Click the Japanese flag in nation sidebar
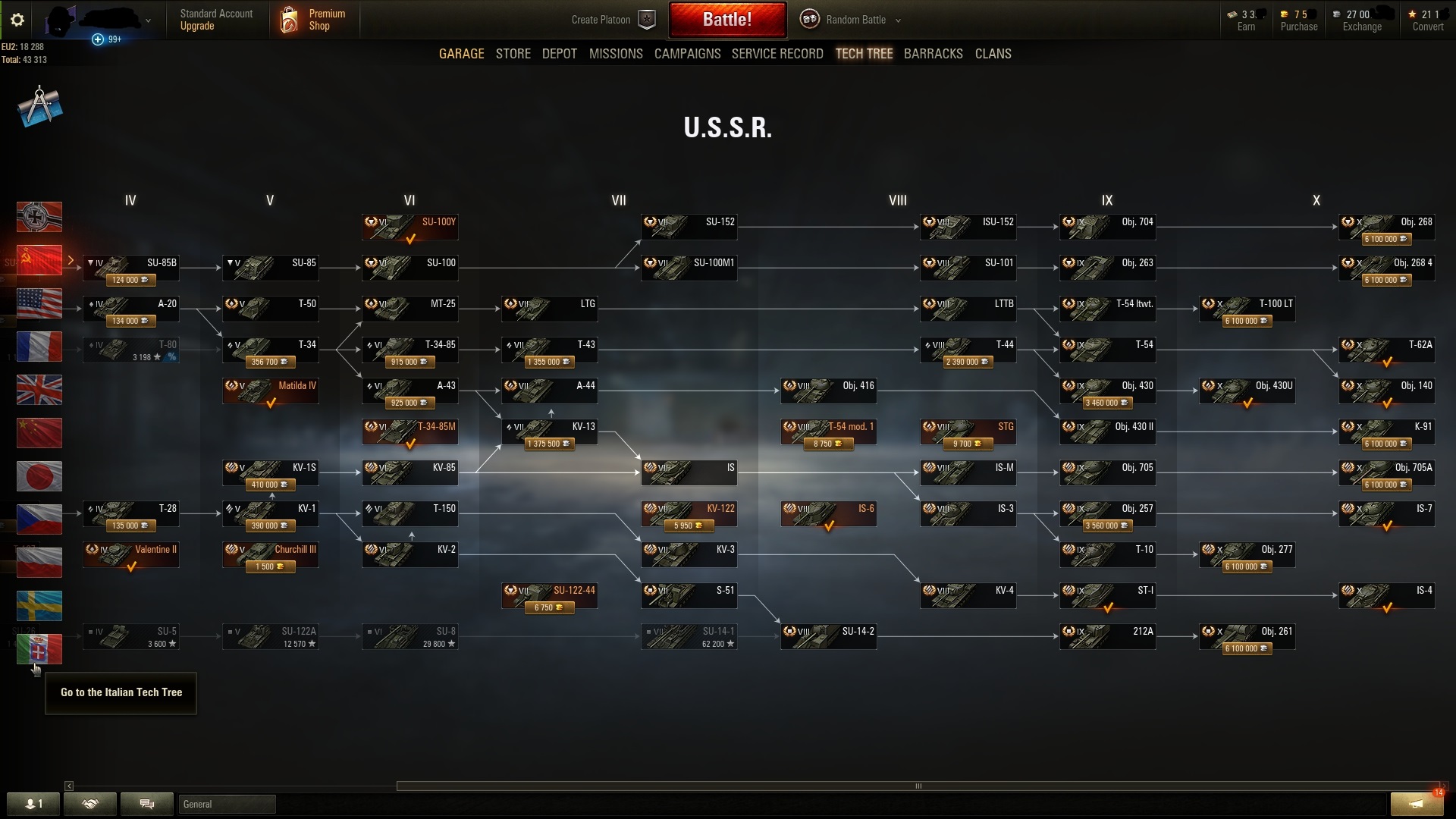The width and height of the screenshot is (1456, 819). [39, 476]
